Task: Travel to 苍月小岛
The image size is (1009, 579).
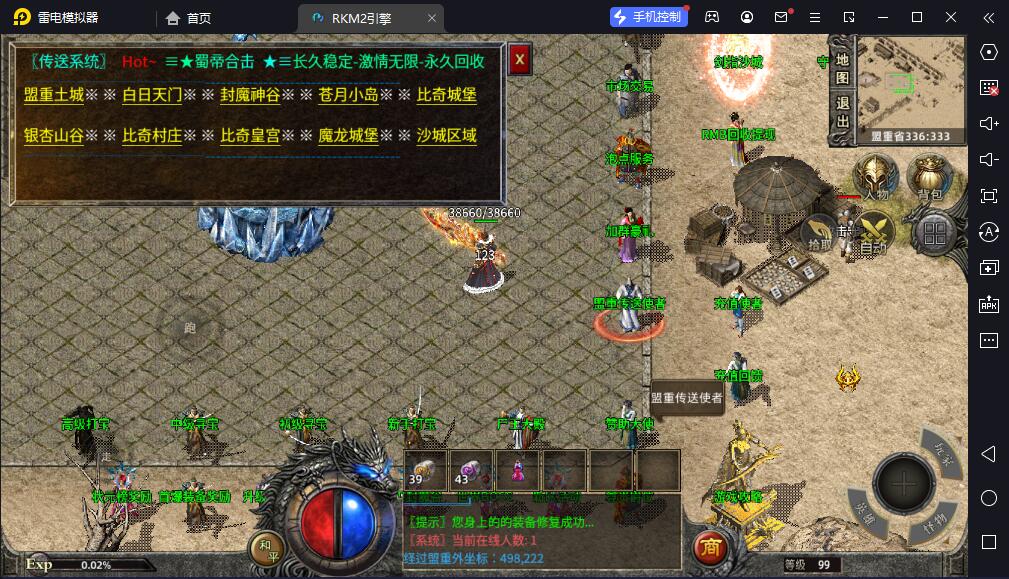Action: (x=348, y=95)
